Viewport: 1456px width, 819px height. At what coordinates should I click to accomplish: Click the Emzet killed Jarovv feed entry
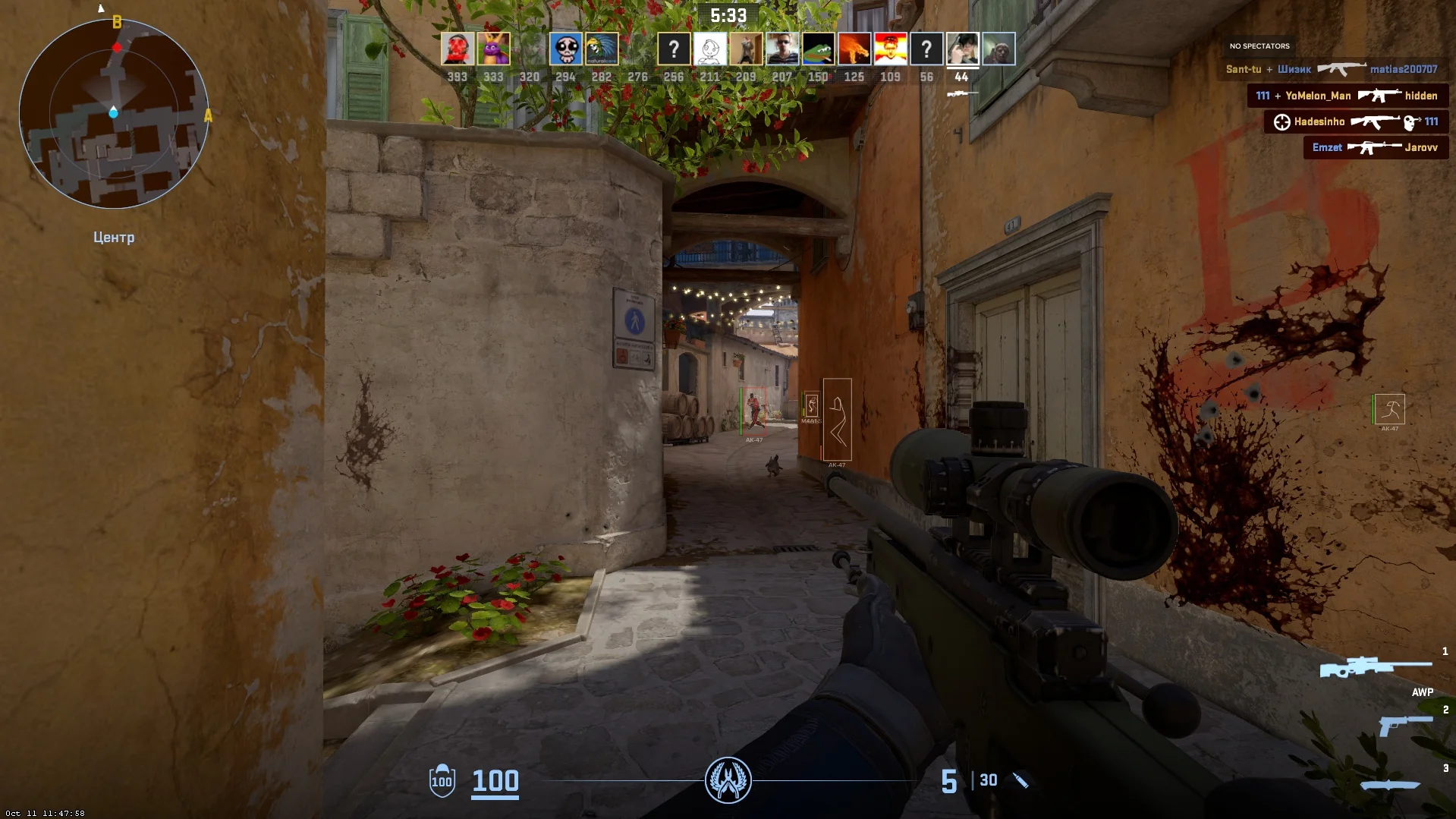[x=1375, y=147]
